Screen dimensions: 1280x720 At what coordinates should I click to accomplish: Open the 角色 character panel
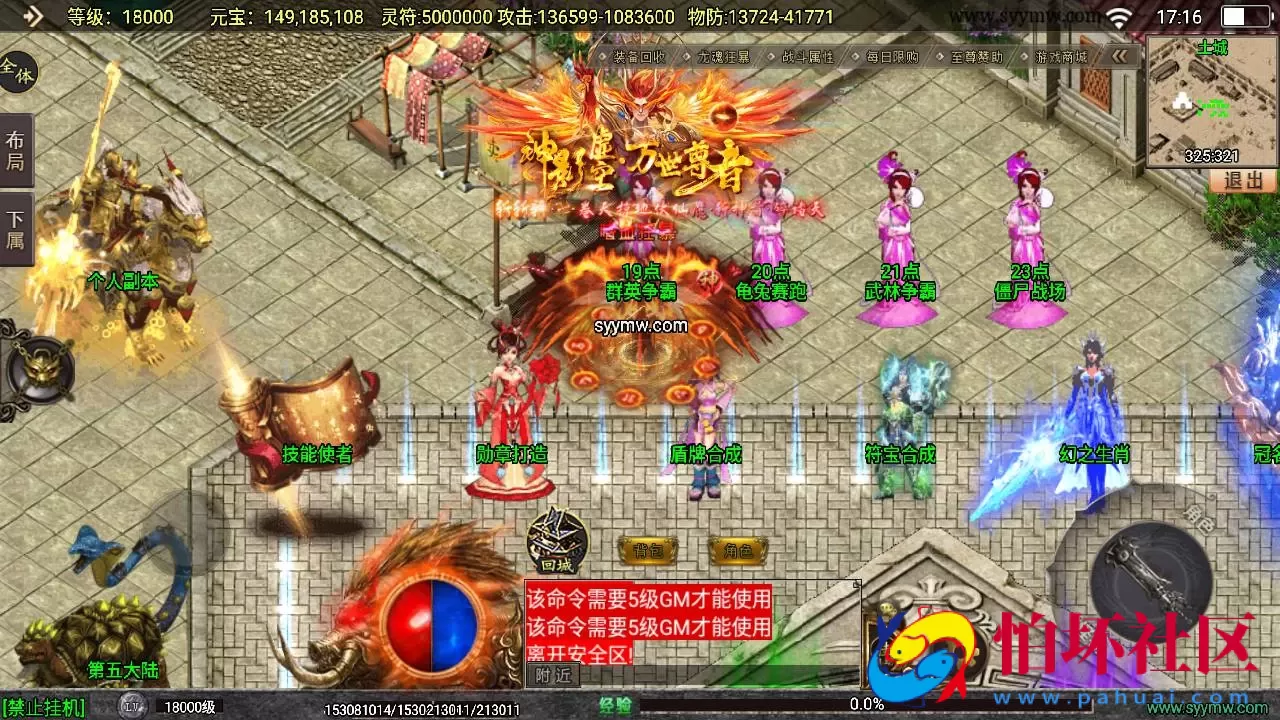pyautogui.click(x=738, y=550)
